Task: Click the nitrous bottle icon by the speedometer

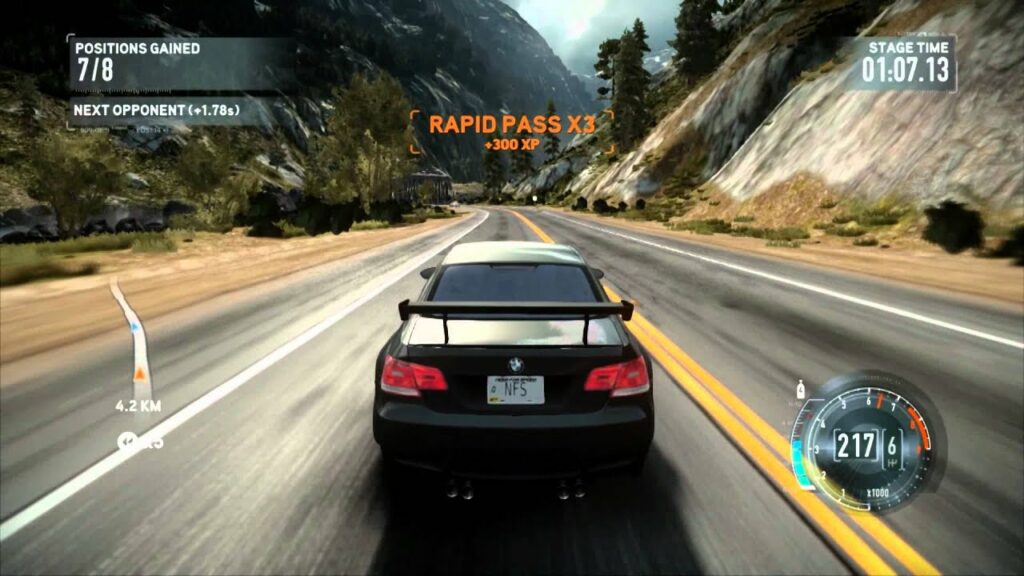Action: 801,388
